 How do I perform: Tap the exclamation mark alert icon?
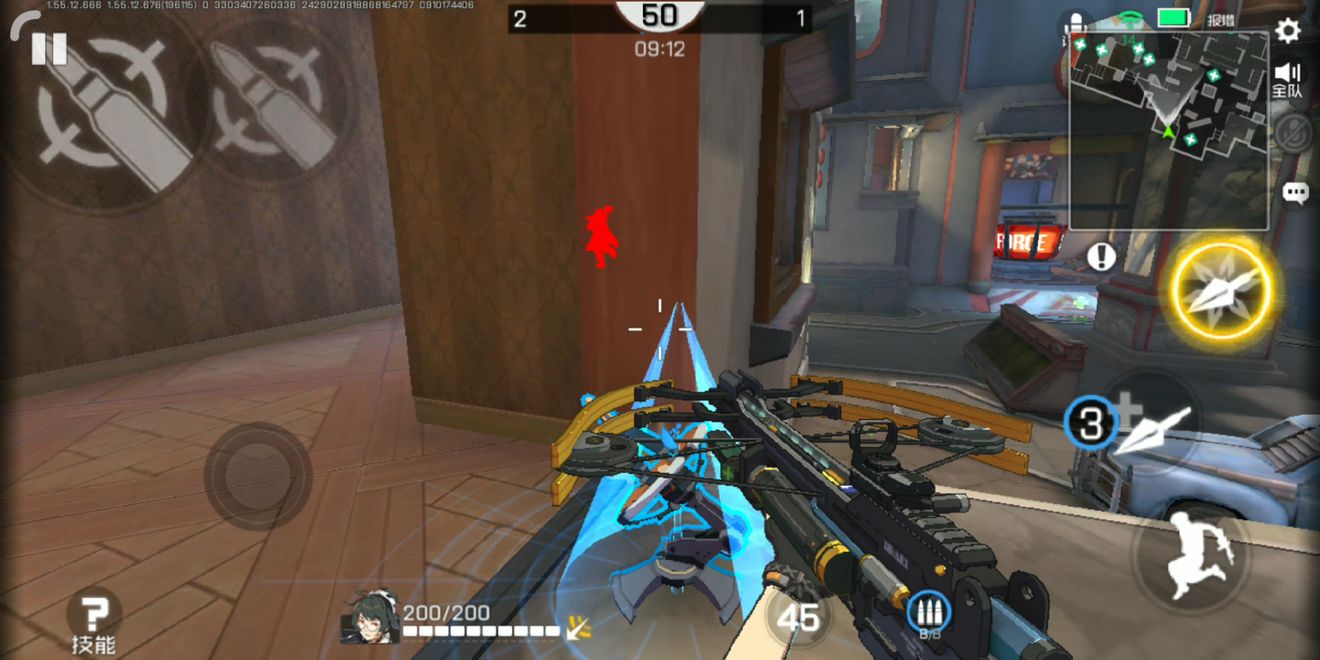[1101, 257]
